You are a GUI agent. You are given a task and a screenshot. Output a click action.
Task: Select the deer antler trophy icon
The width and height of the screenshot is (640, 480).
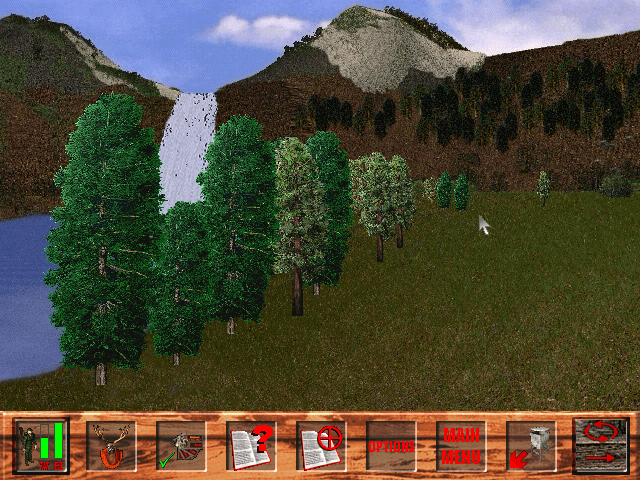point(111,446)
